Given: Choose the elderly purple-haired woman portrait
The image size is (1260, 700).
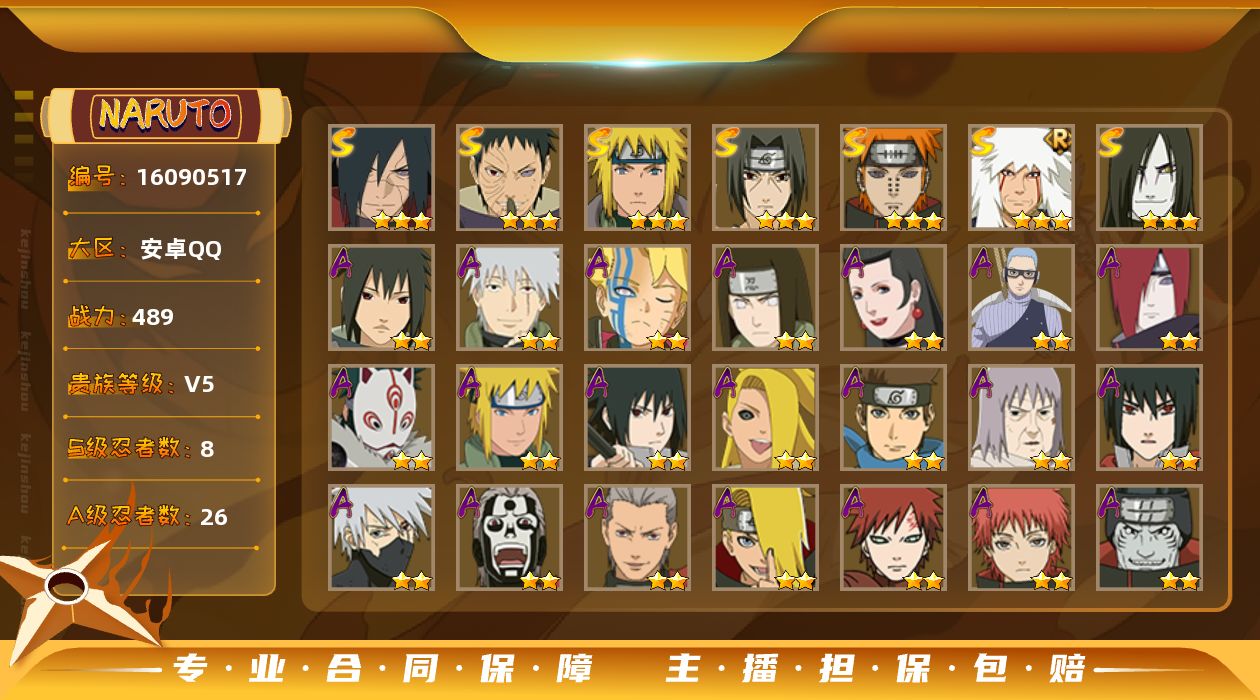Looking at the screenshot, I should [1021, 417].
